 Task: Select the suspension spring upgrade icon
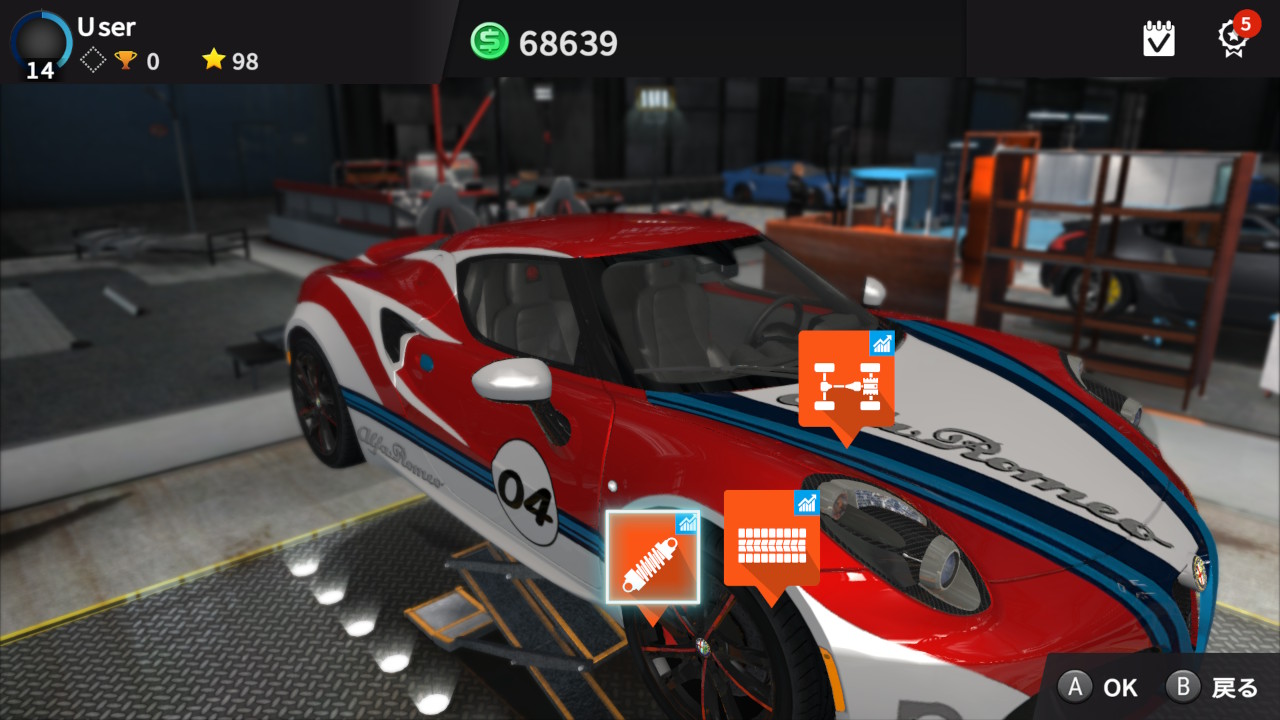coord(652,557)
